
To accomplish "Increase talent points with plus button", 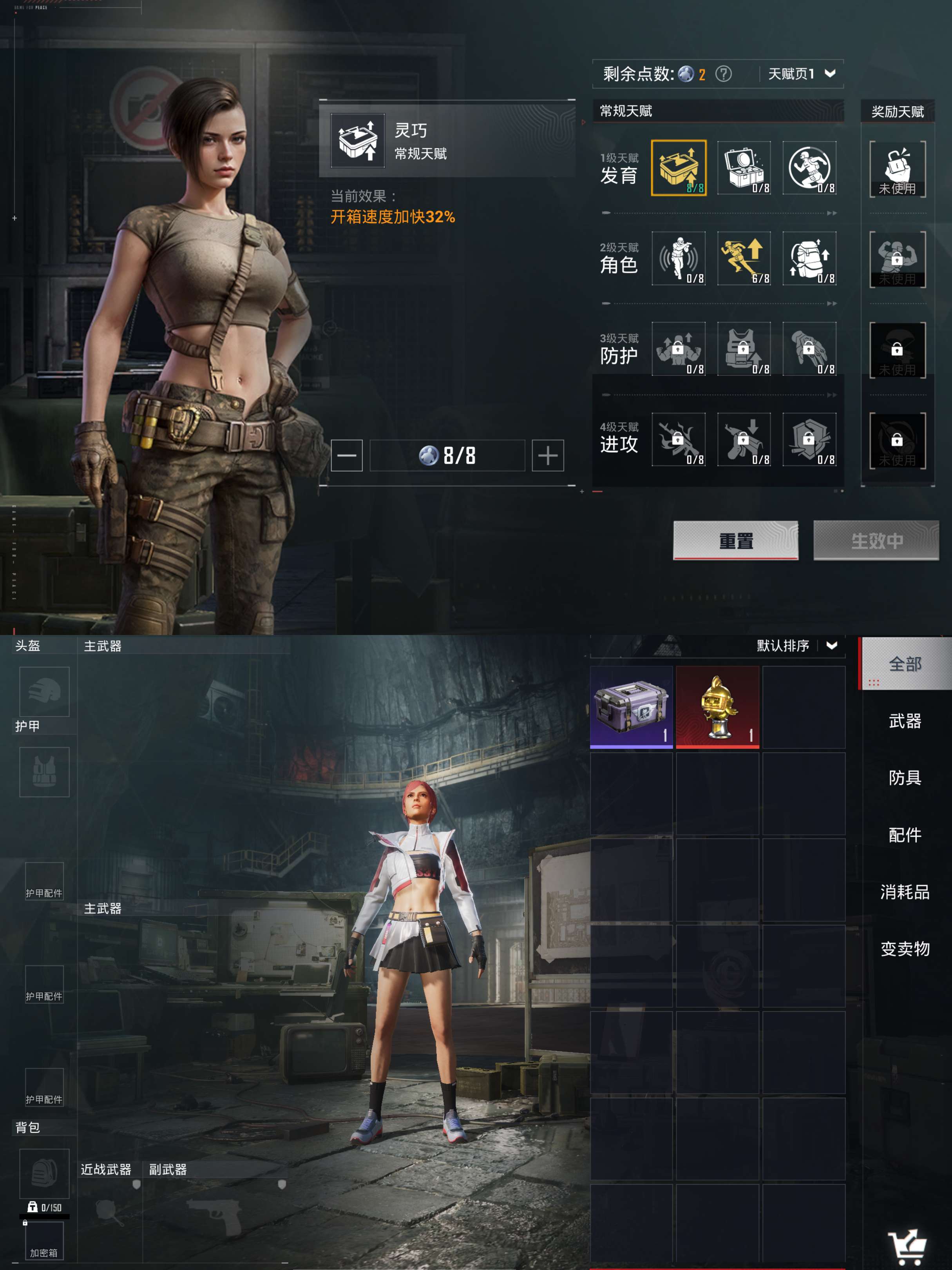I will [547, 456].
